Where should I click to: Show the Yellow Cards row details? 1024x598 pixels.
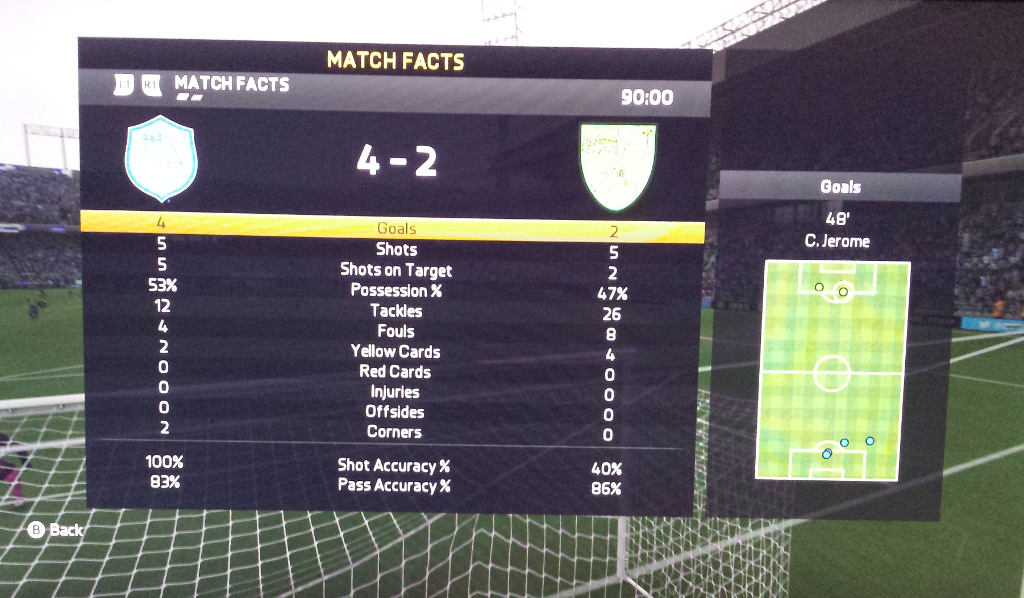coord(396,351)
